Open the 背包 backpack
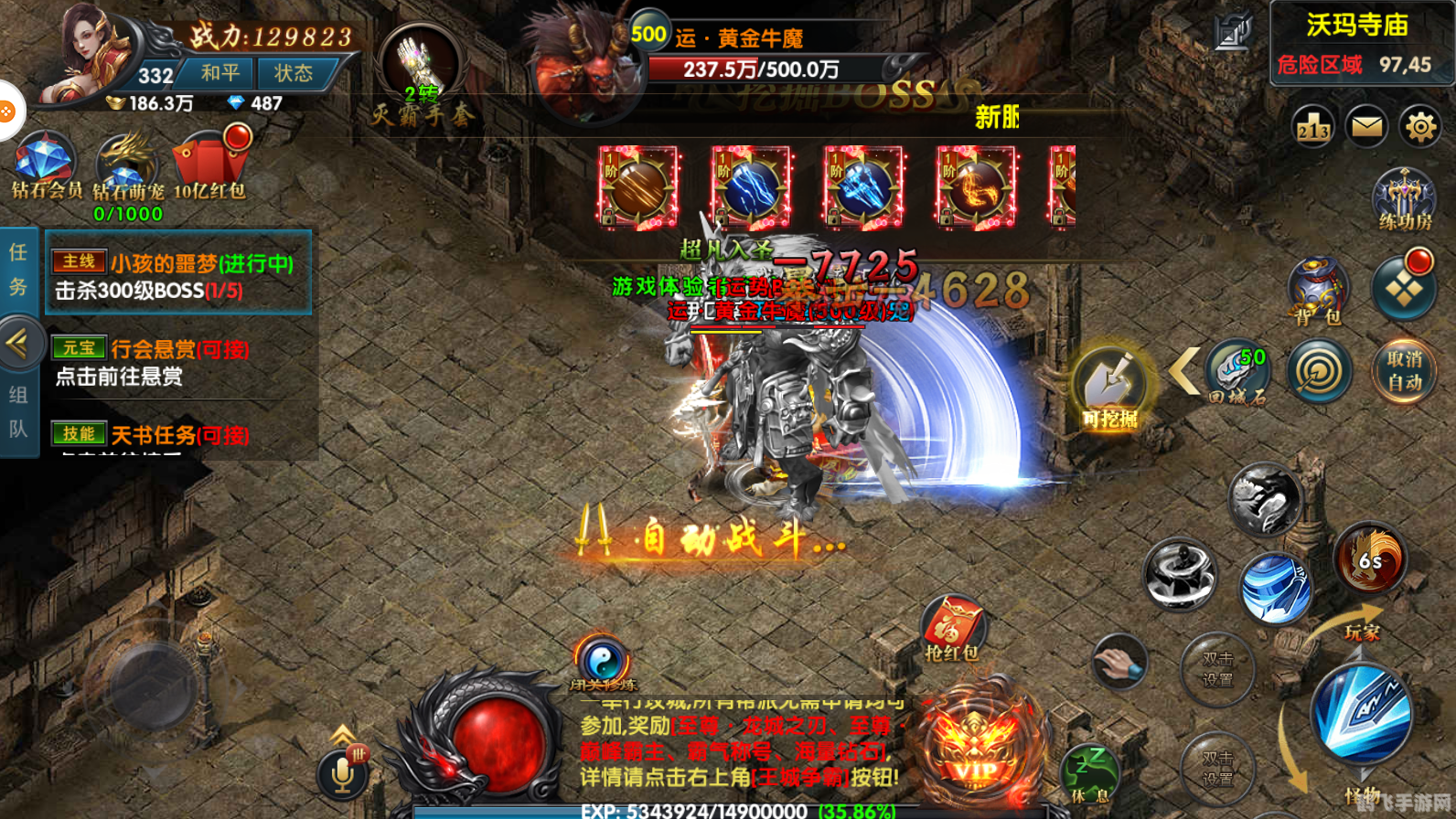This screenshot has width=1456, height=819. coord(1317,290)
